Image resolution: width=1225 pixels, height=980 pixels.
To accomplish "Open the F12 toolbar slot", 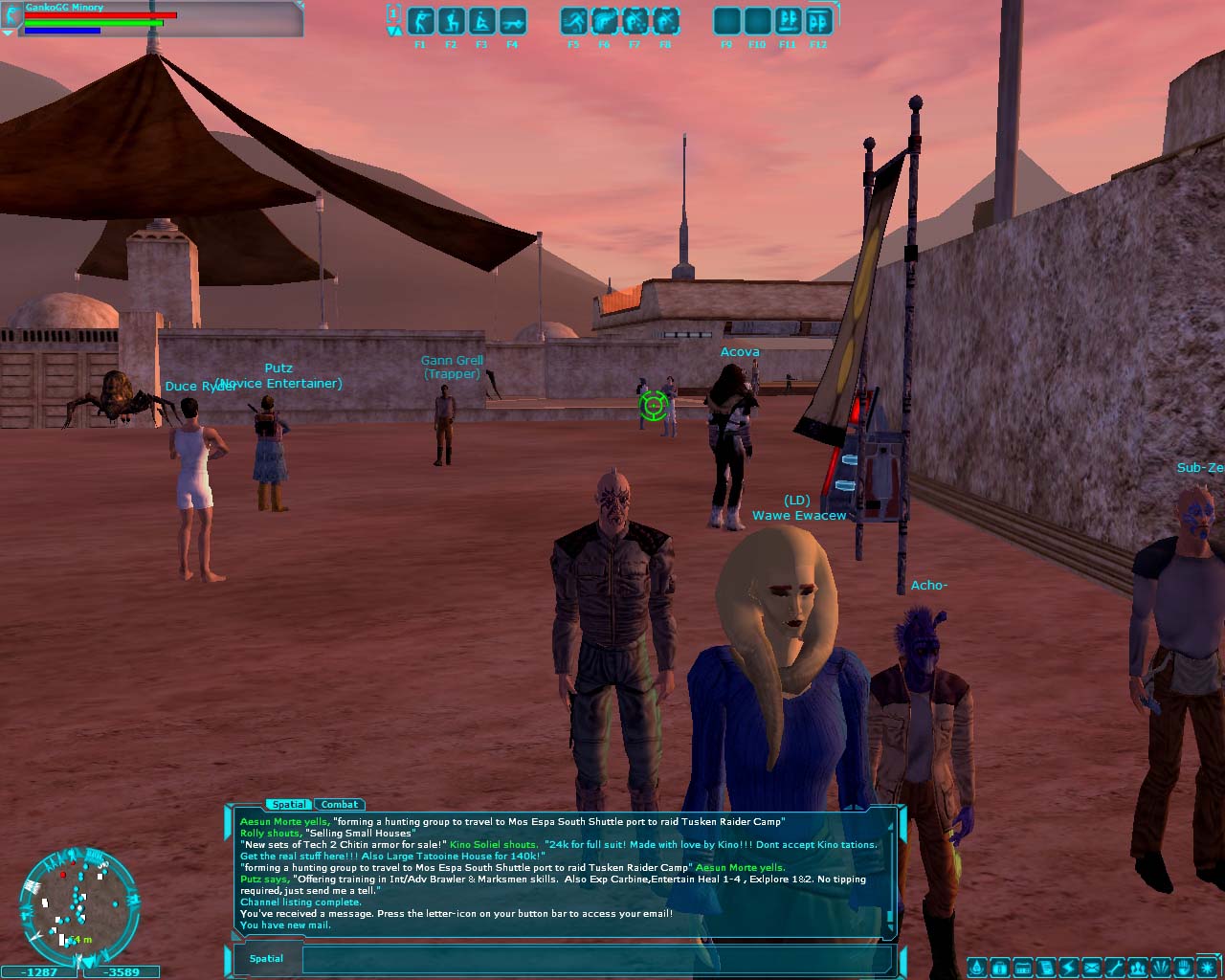I will [x=818, y=21].
